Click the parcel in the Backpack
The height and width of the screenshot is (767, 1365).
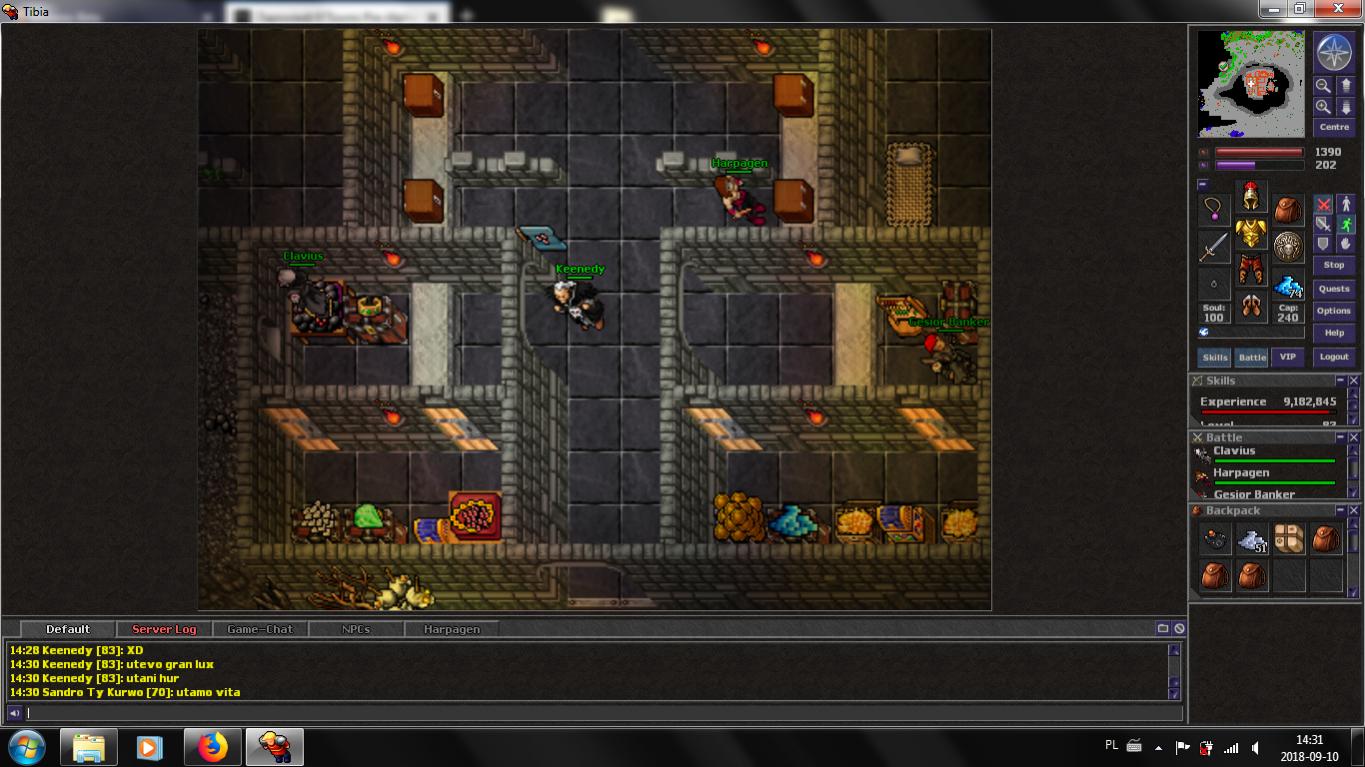point(1289,539)
